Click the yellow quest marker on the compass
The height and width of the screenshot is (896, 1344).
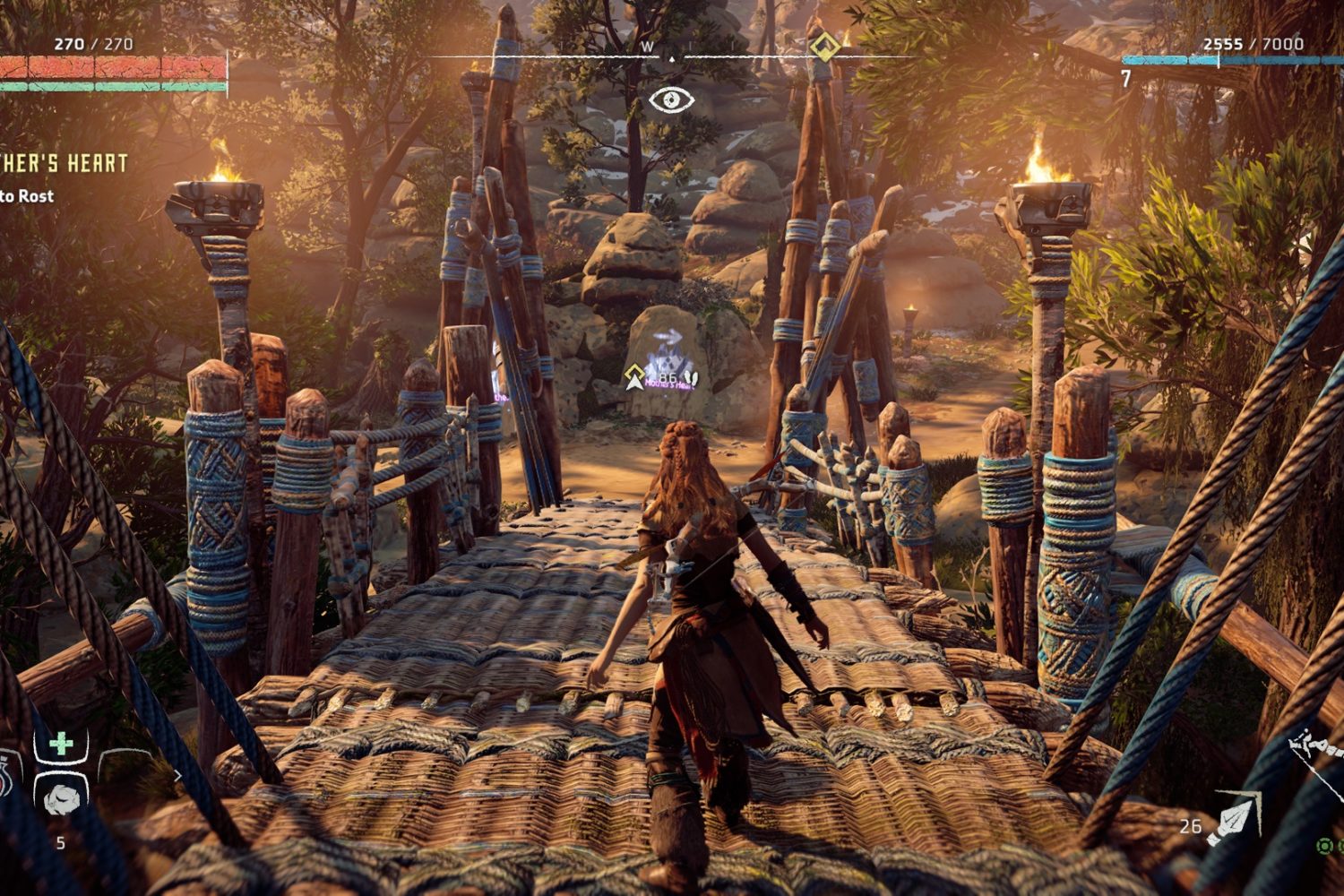pyautogui.click(x=823, y=47)
